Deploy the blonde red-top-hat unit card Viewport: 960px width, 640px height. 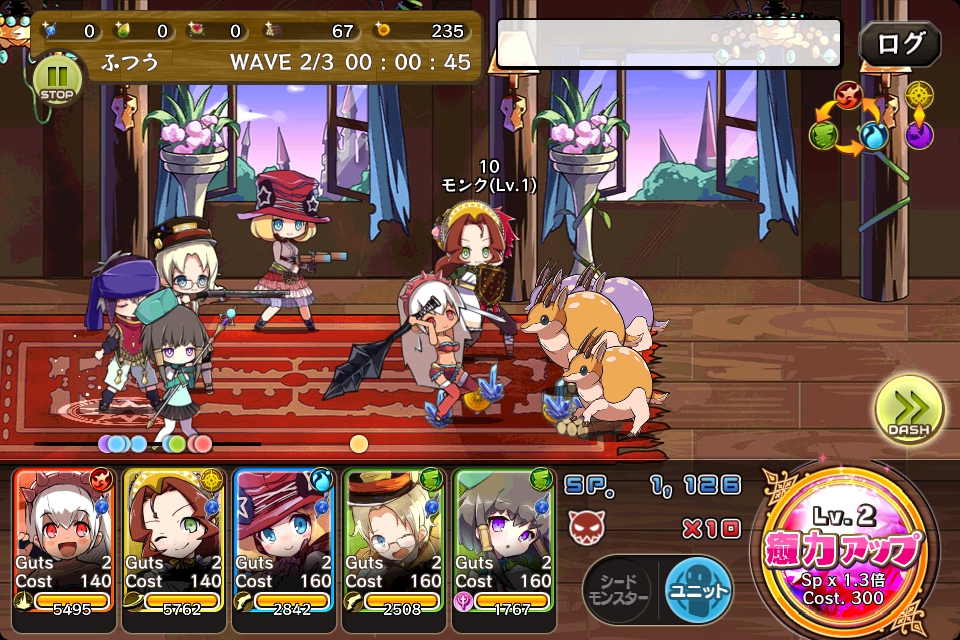point(285,538)
